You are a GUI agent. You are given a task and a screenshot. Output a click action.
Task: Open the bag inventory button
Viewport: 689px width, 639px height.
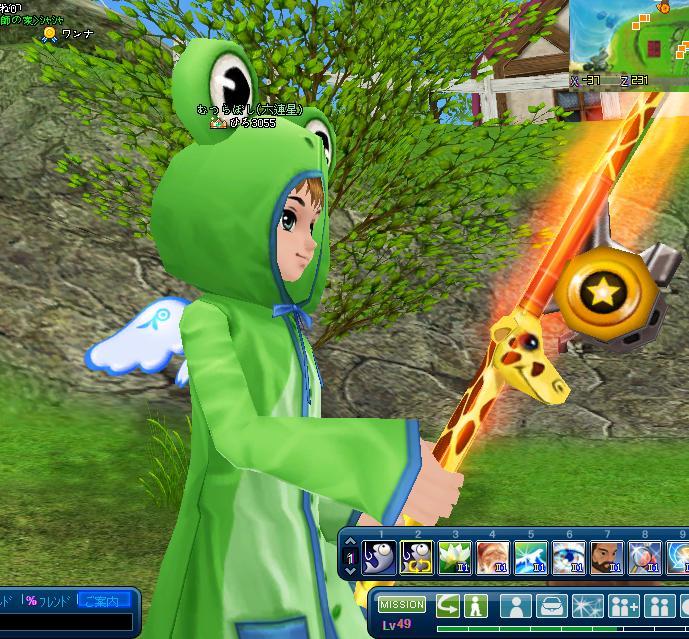[551, 606]
